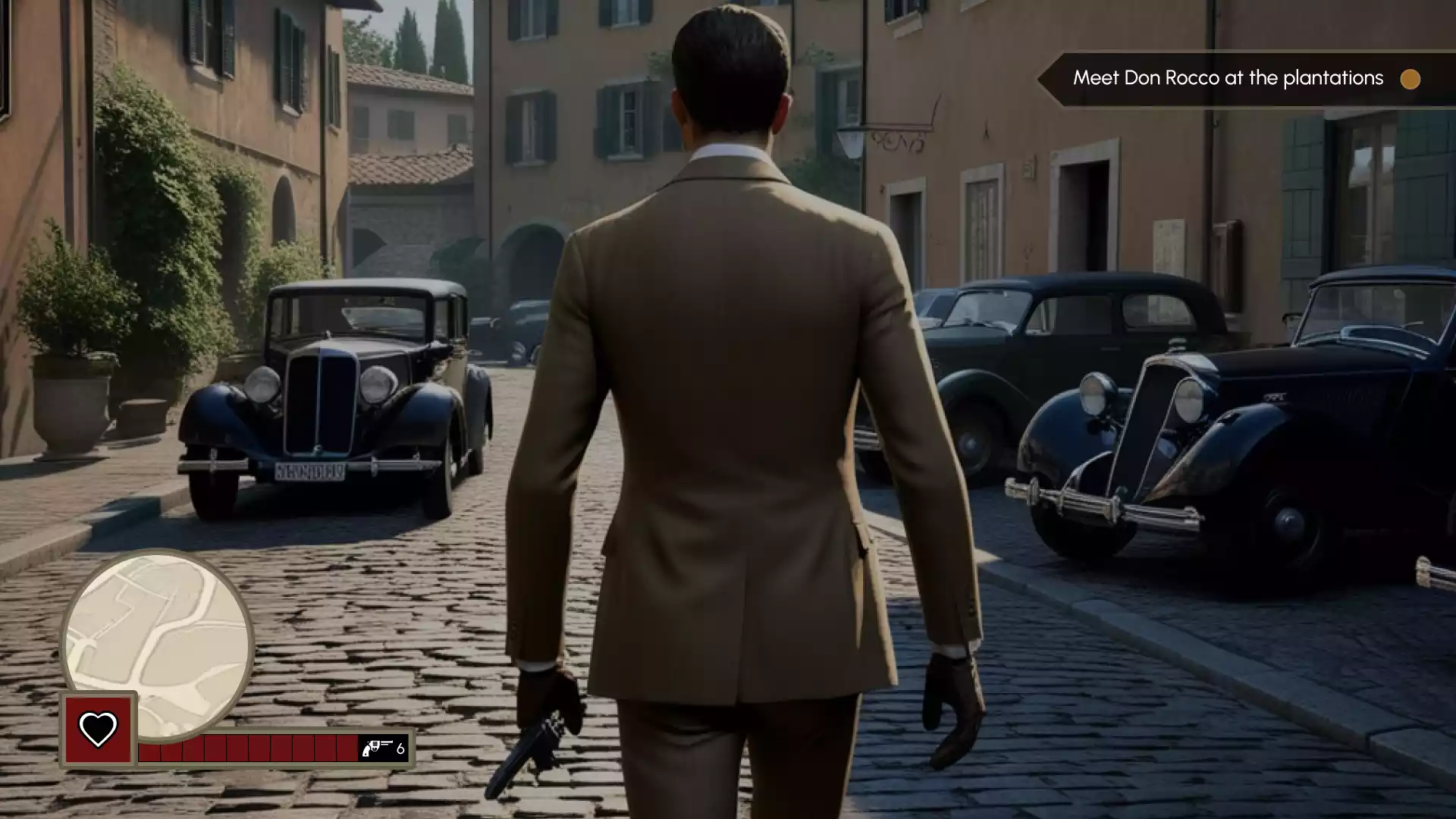Select the revolver weapon icon

point(377,748)
